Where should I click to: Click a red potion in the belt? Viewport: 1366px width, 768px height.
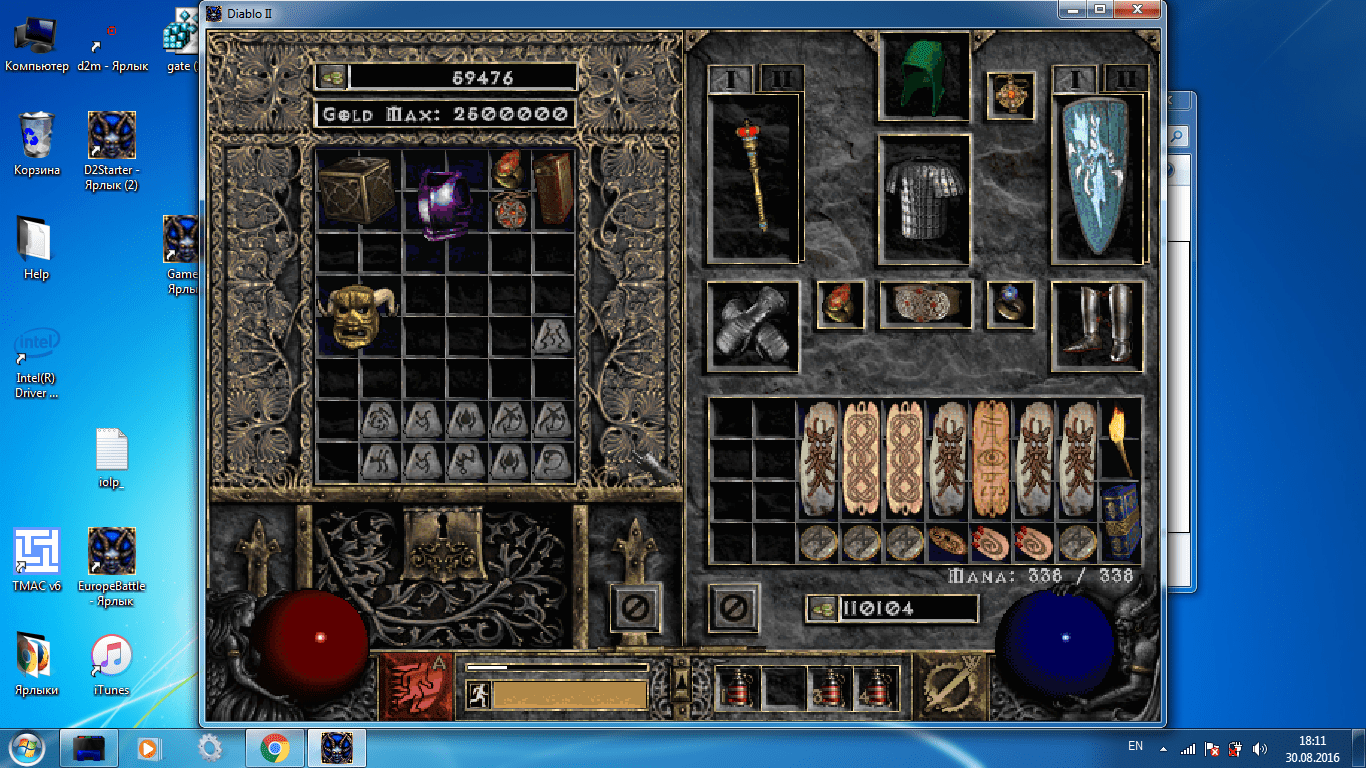(x=737, y=687)
